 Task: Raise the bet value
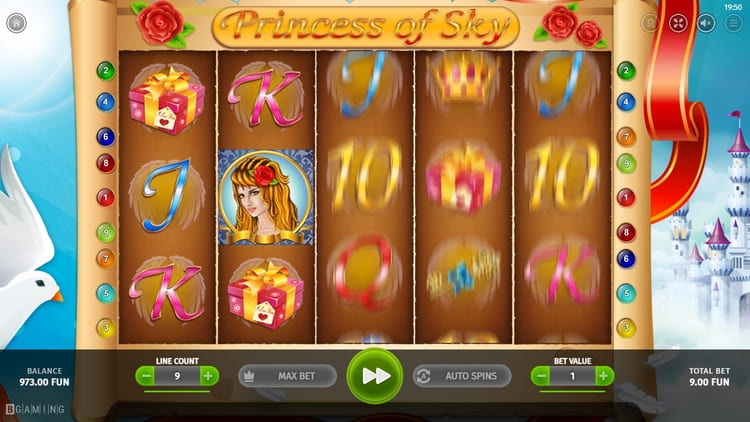click(x=604, y=376)
